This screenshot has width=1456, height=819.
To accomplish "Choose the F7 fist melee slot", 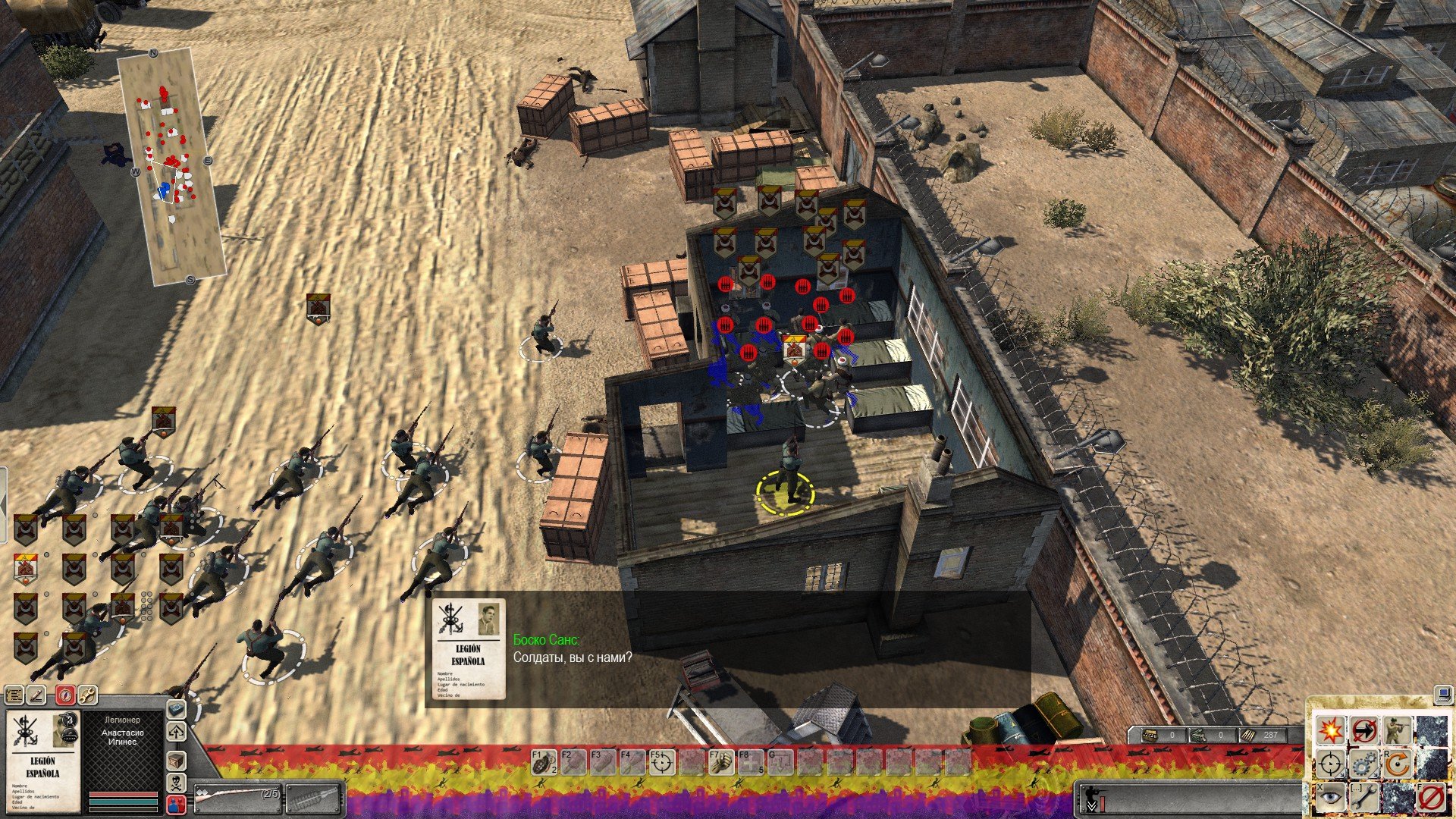I will (721, 762).
